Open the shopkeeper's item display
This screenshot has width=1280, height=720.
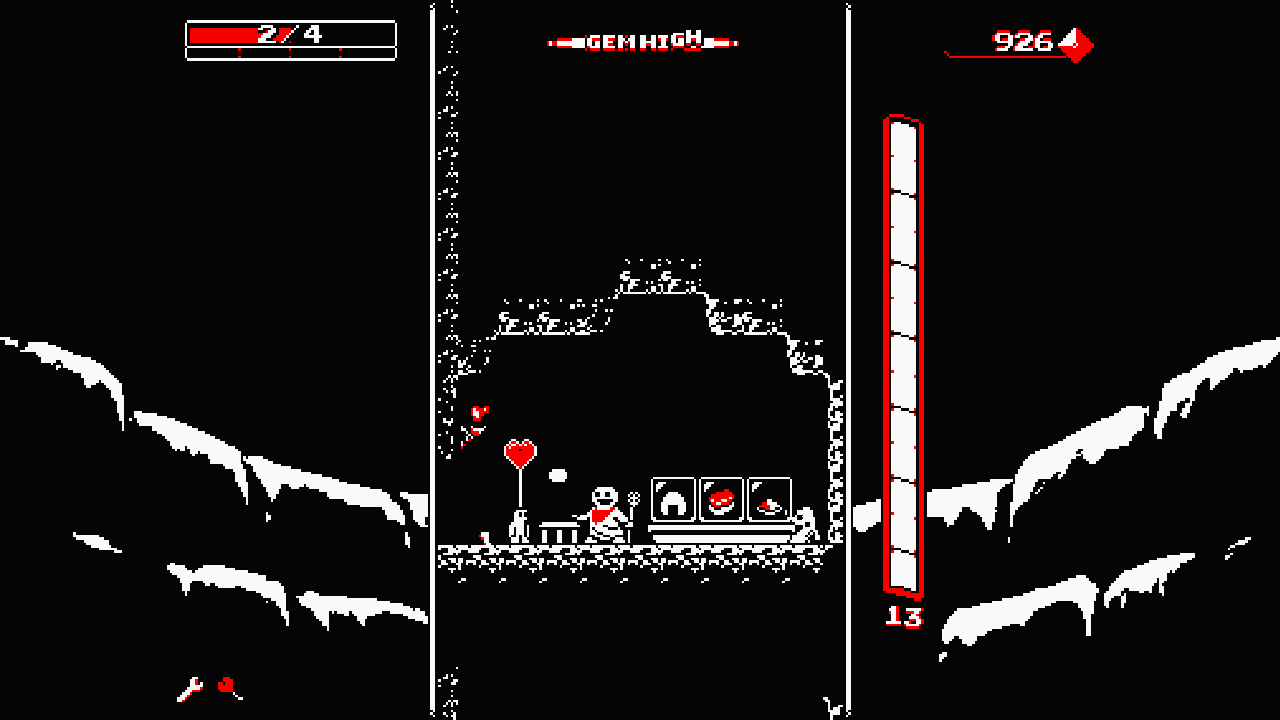[x=722, y=500]
